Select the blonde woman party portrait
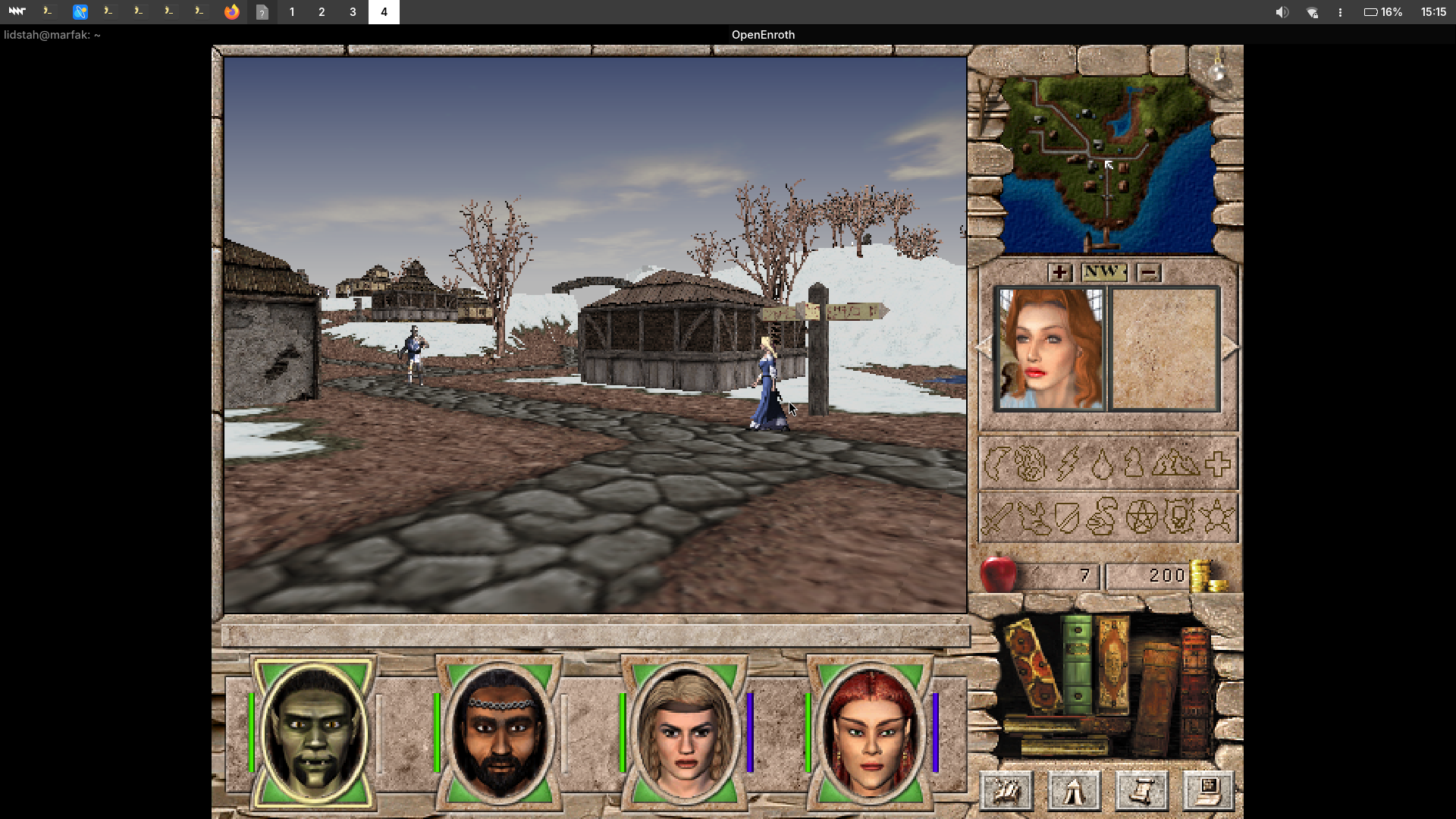 (685, 733)
